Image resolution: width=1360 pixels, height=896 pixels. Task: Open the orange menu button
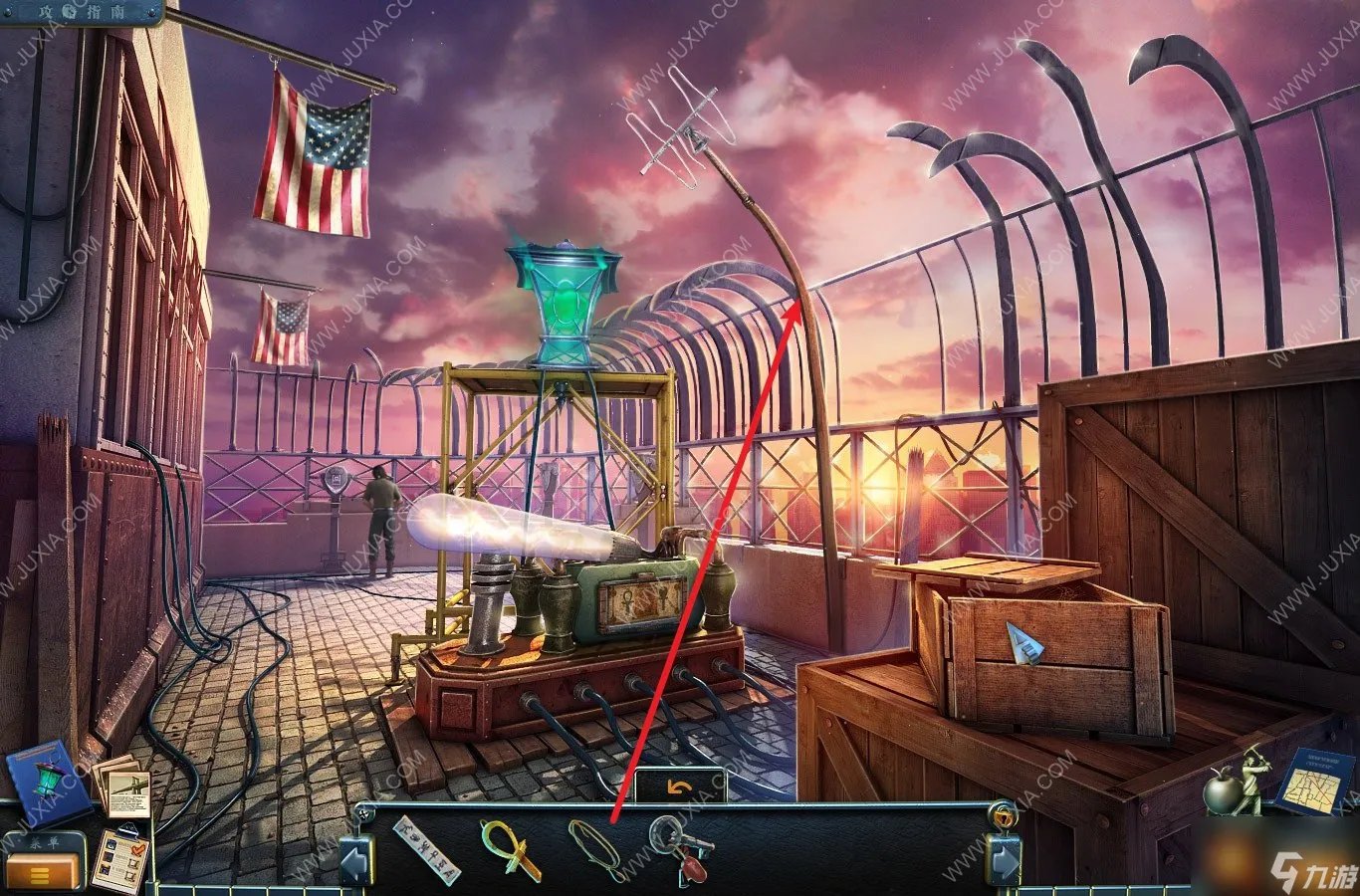point(43,874)
